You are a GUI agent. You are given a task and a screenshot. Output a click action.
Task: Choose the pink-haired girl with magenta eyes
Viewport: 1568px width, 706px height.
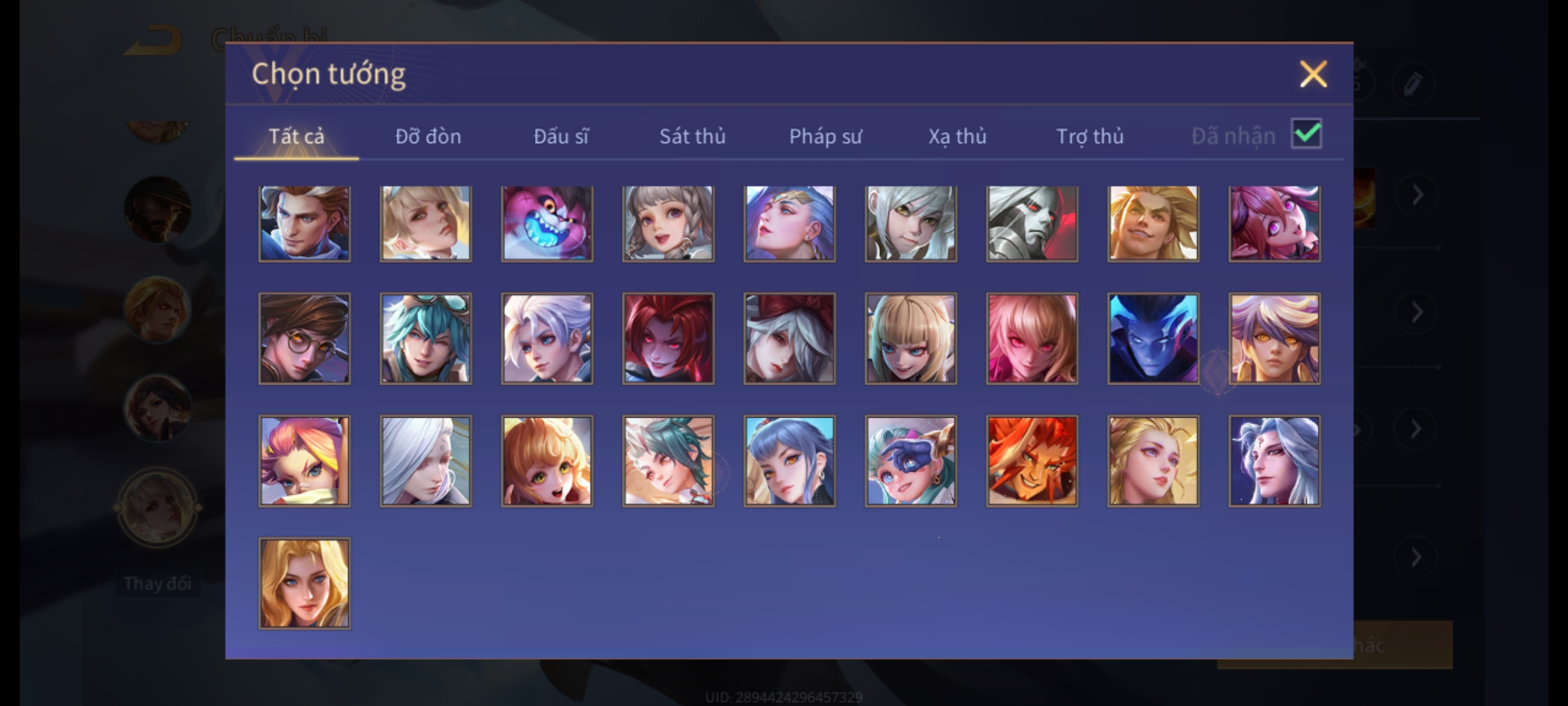coord(1274,224)
